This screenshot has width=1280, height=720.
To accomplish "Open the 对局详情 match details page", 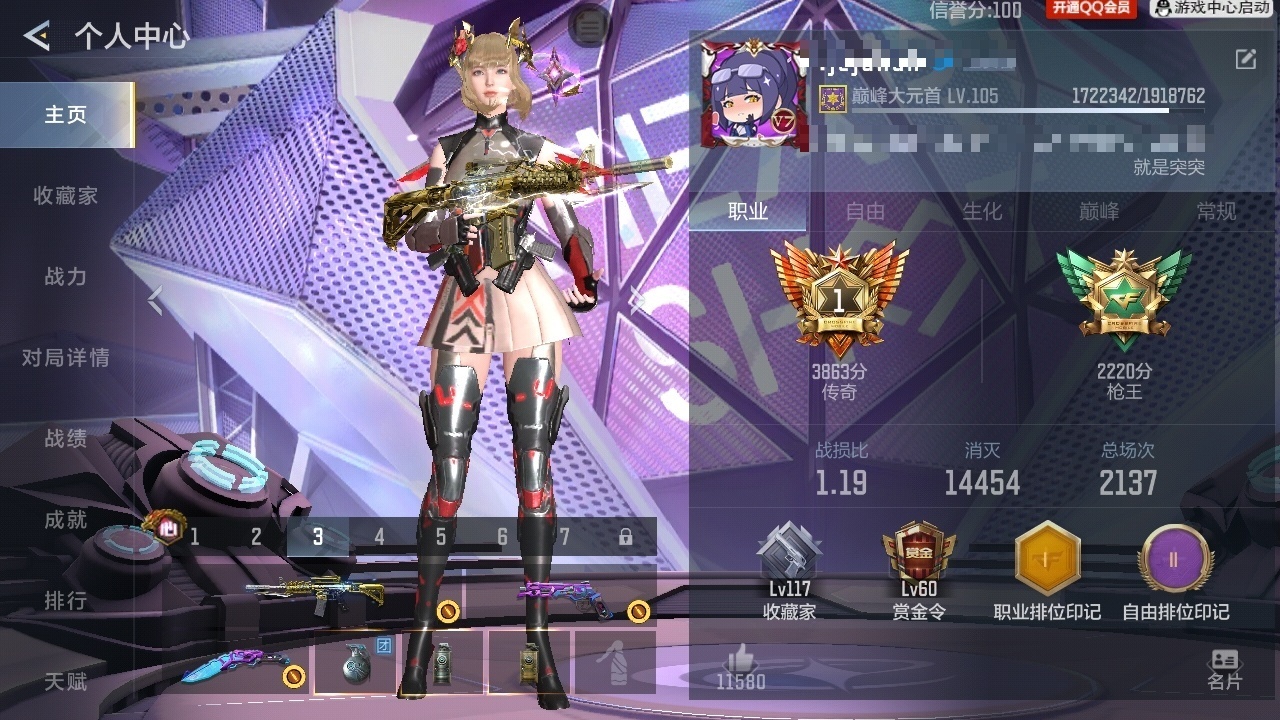I will [x=66, y=358].
